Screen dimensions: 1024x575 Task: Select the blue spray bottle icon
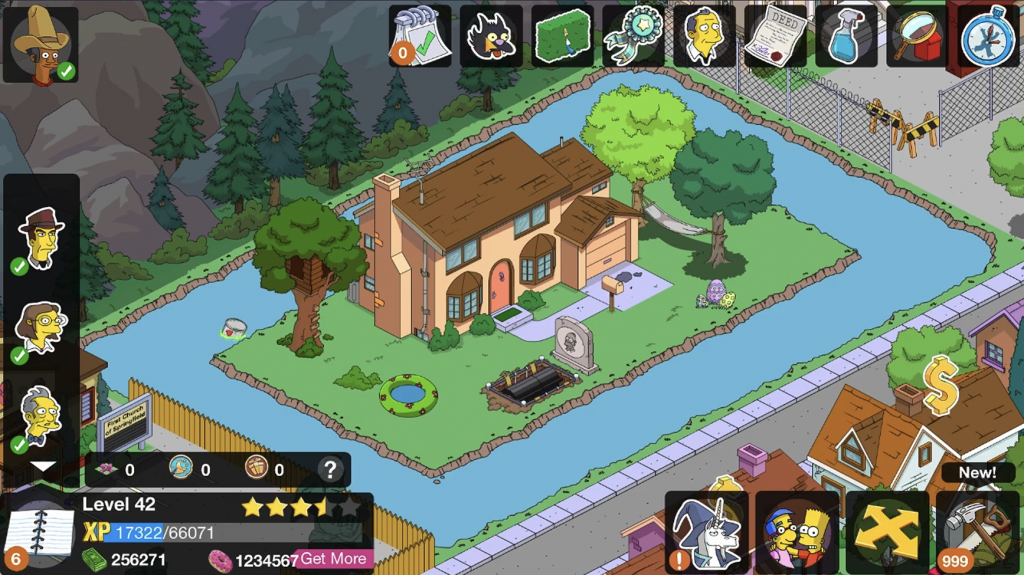click(x=846, y=37)
